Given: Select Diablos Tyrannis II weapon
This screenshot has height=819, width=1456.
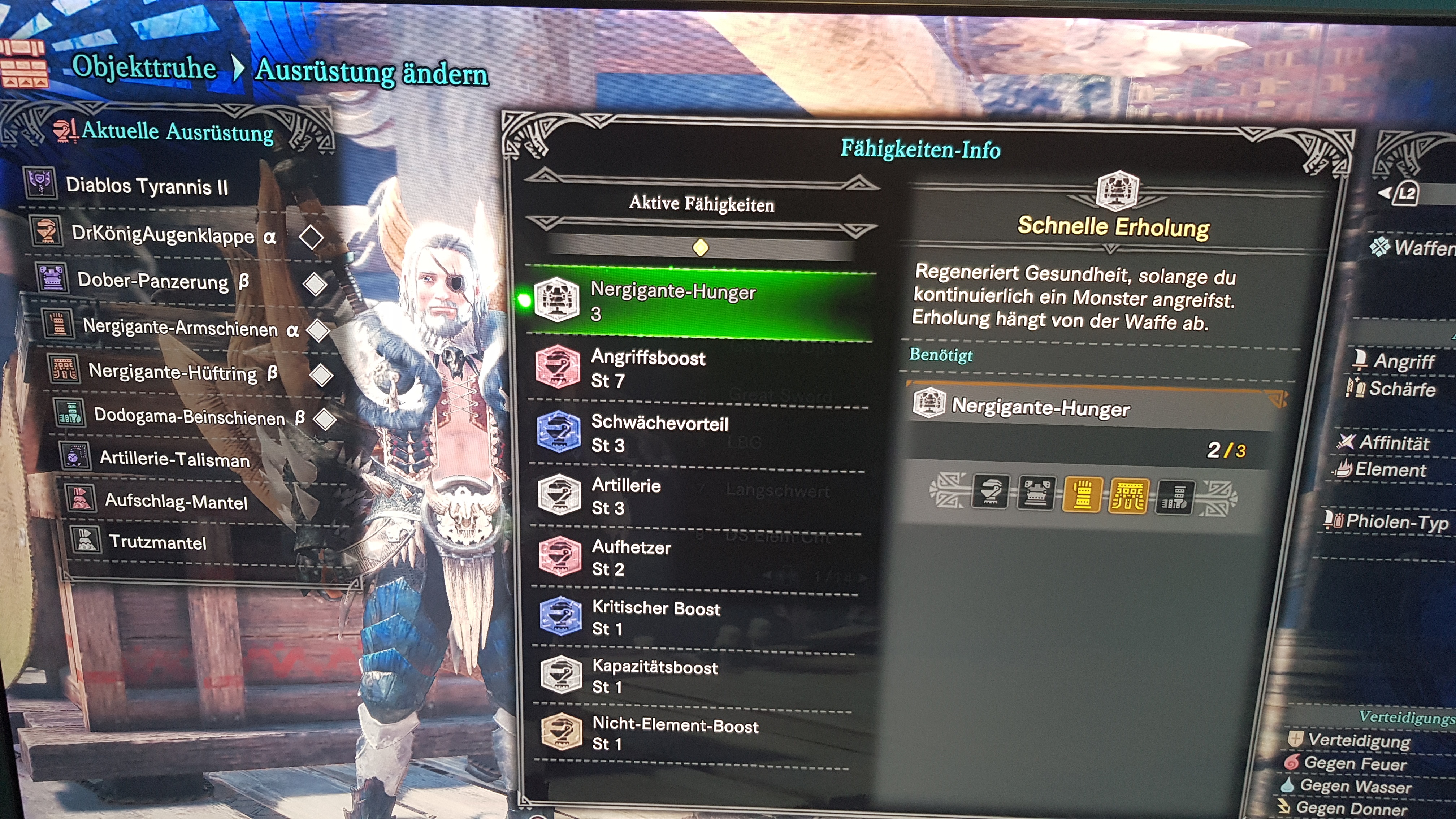Looking at the screenshot, I should pos(146,185).
